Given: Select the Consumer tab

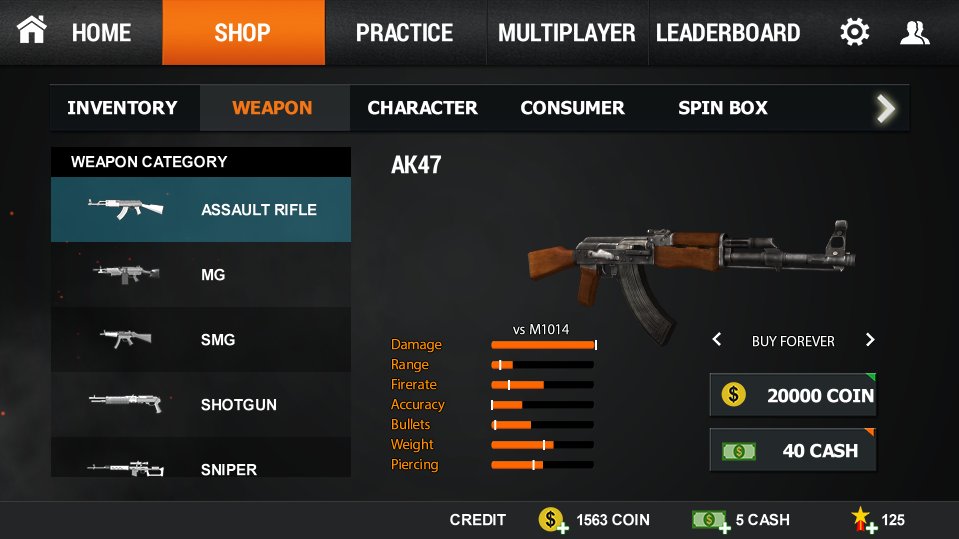Looking at the screenshot, I should click(572, 108).
